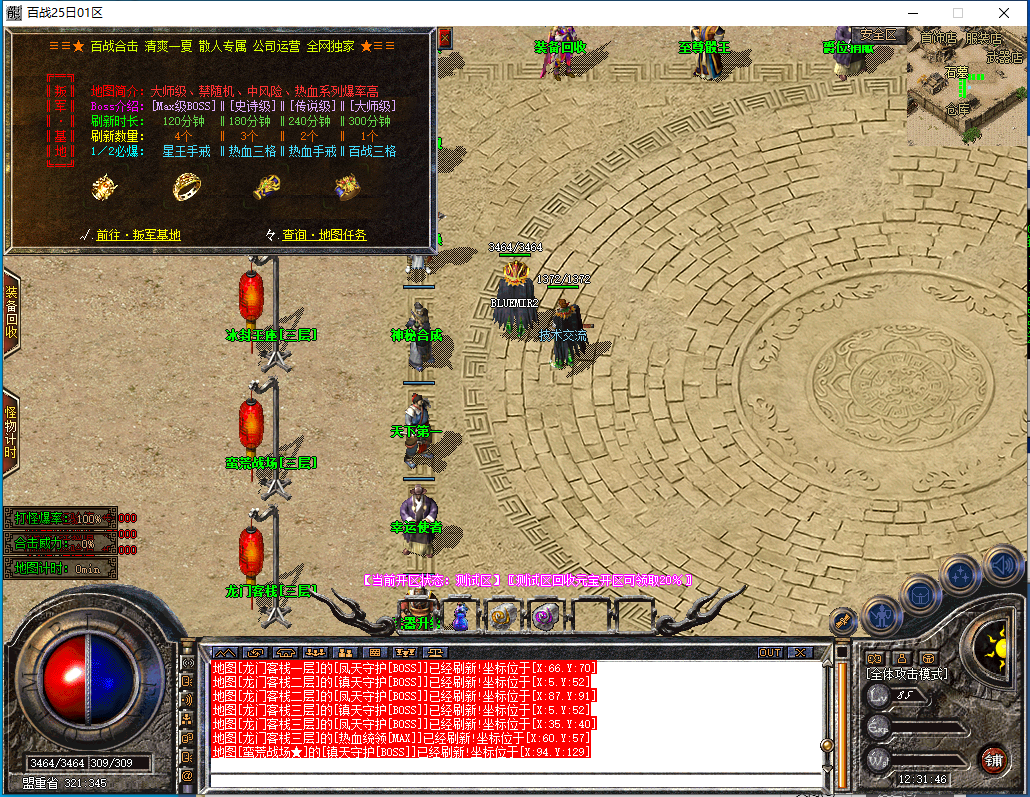Select the 打怪爆率 100% status label
The image size is (1030, 797).
pos(60,519)
